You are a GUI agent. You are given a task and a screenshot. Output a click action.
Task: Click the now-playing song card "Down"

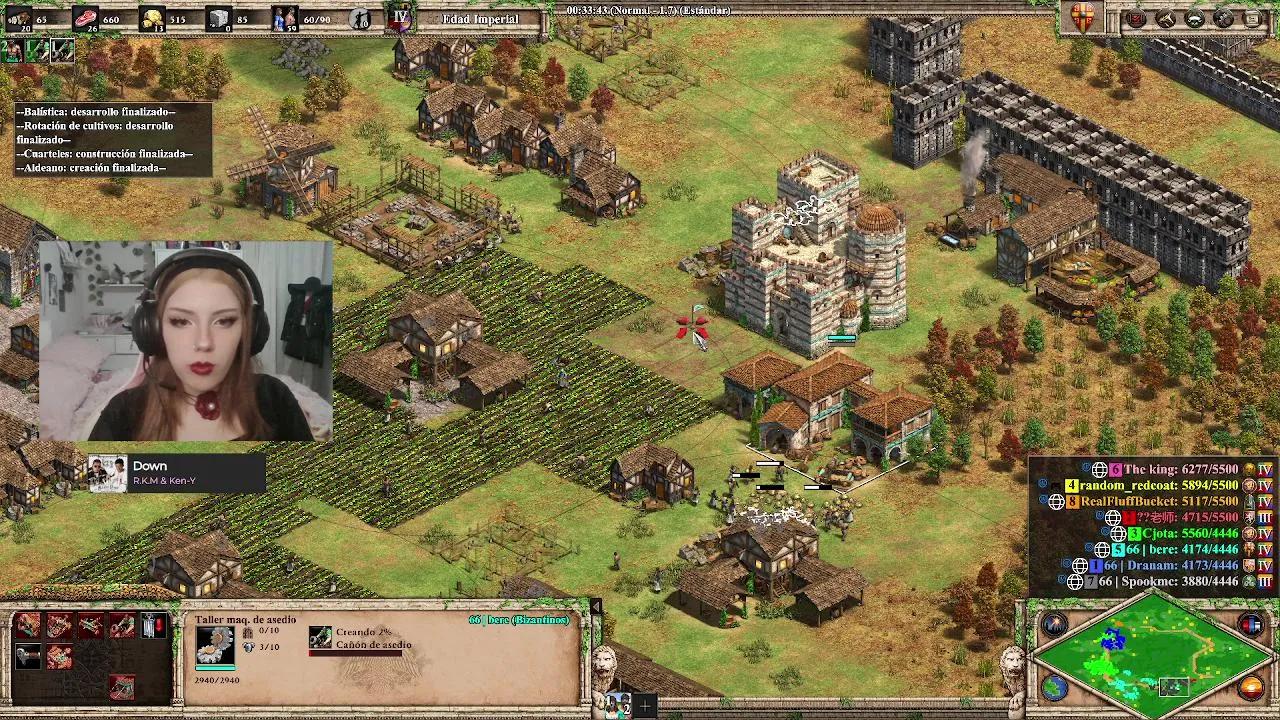pos(176,472)
